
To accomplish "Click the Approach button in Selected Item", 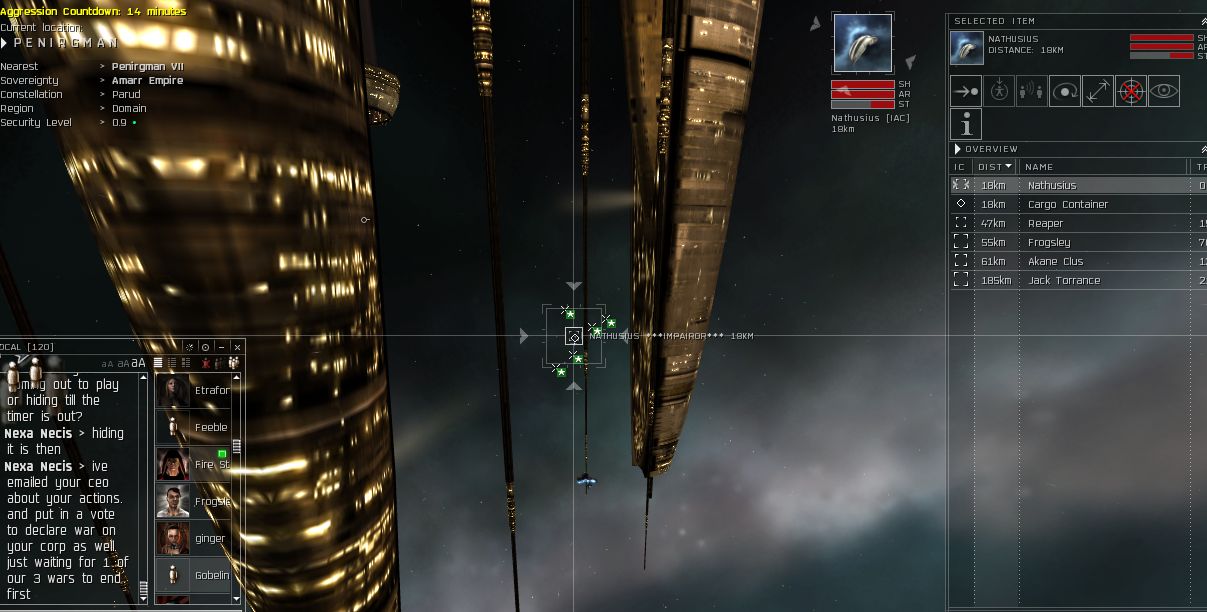I will point(965,91).
